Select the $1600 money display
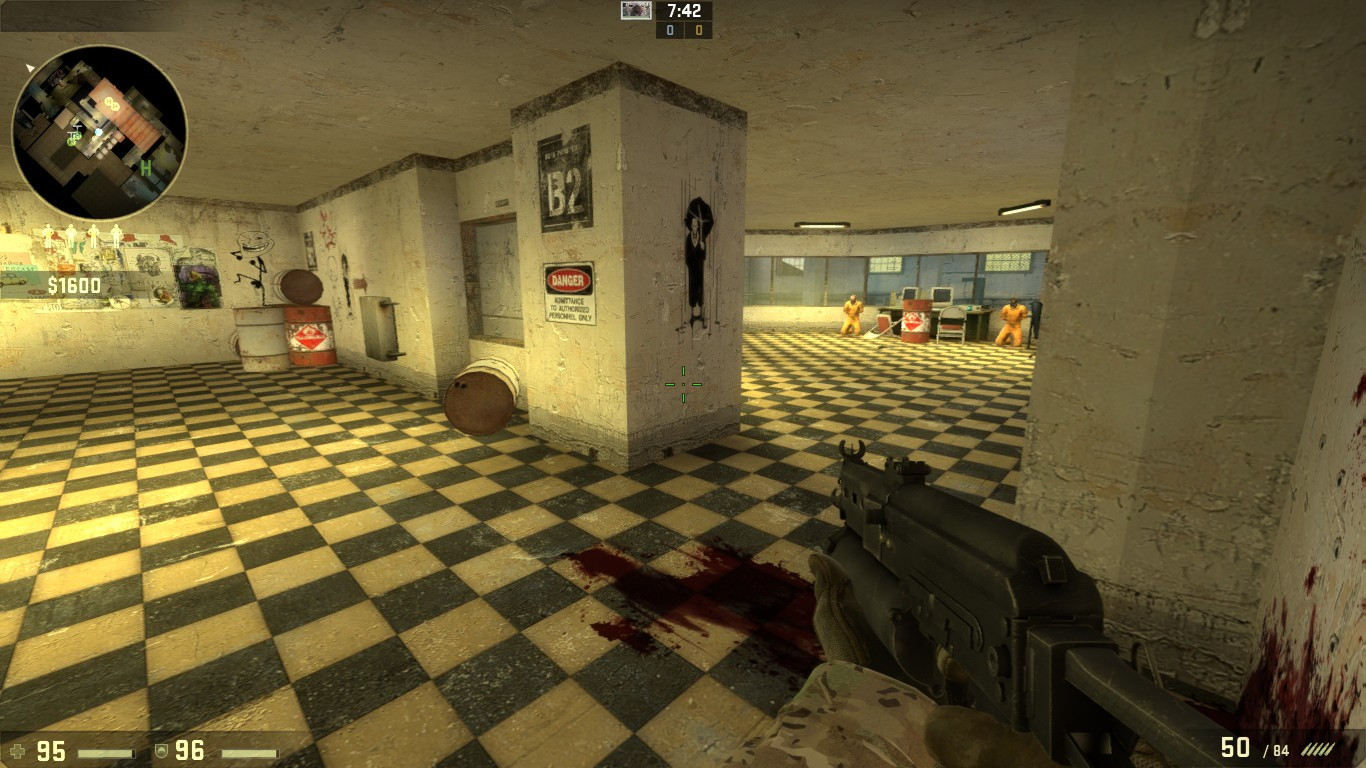Image resolution: width=1366 pixels, height=768 pixels. [78, 285]
